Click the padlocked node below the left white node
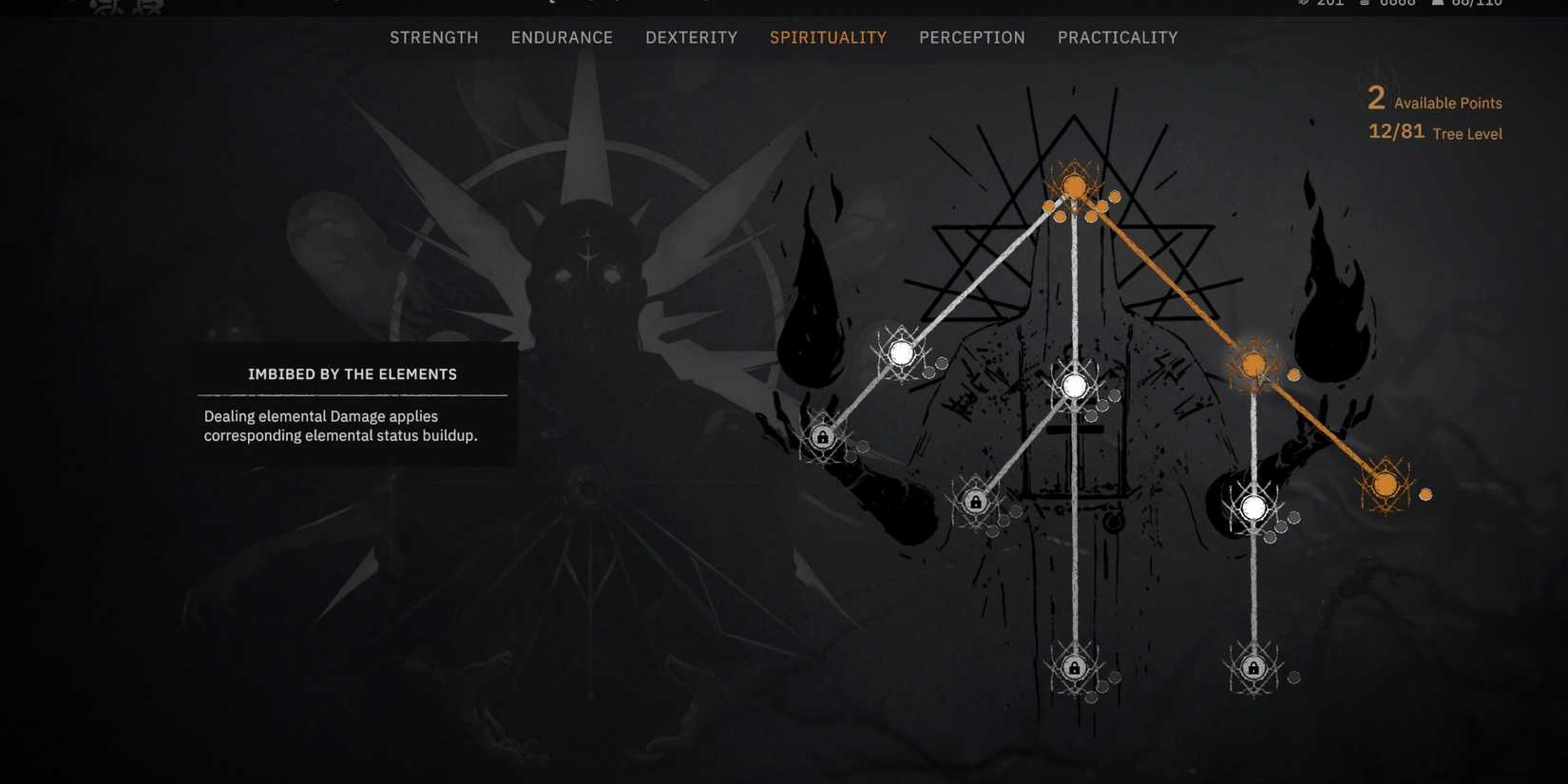The height and width of the screenshot is (784, 1568). [x=822, y=436]
